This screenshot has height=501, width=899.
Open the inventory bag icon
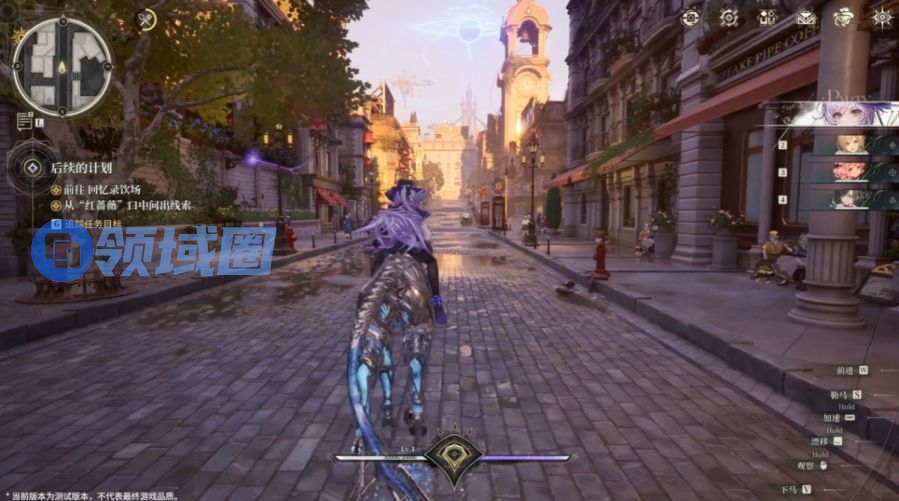767,17
